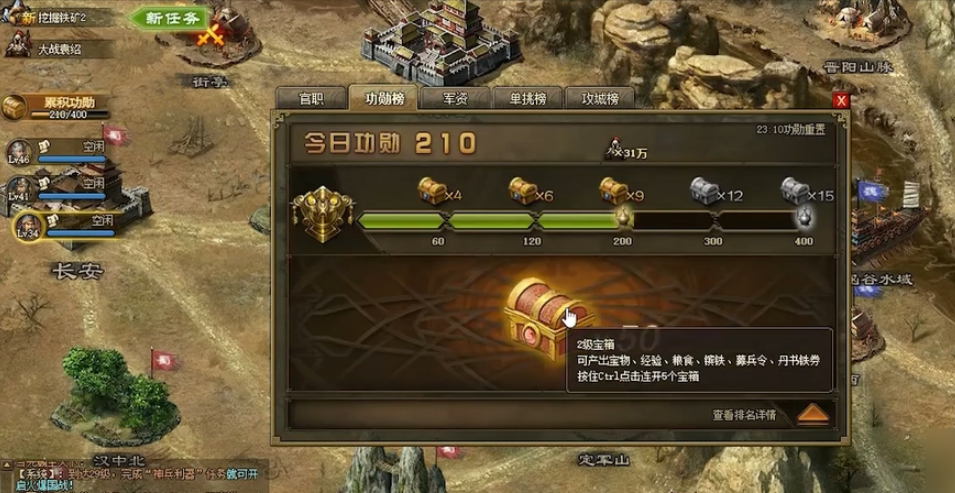
Task: Select the 功勋榜 tab
Action: tap(383, 98)
